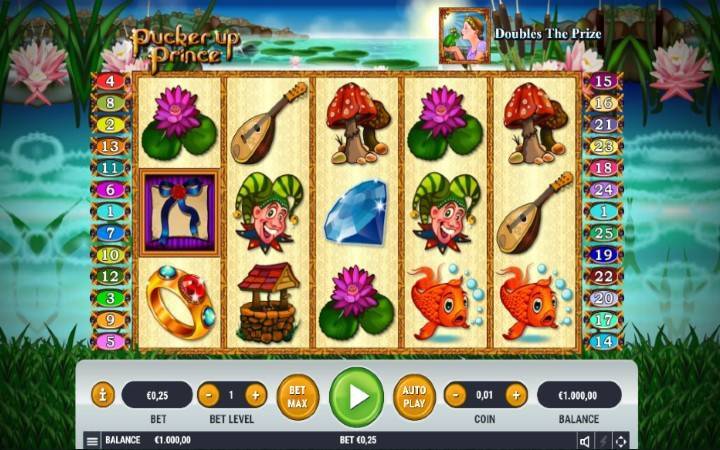Open the paytable info button

[x=103, y=394]
